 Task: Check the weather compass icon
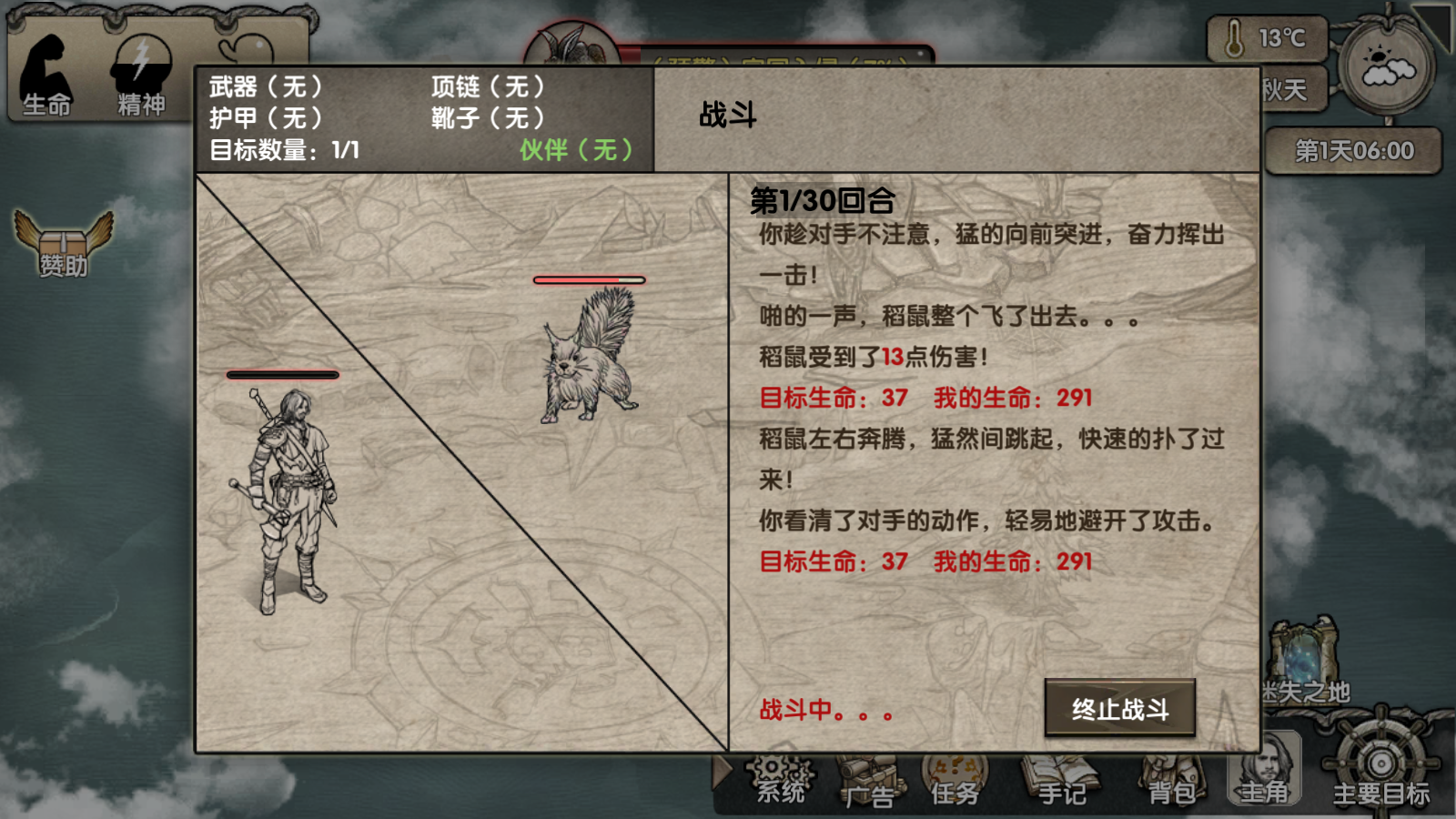[x=1387, y=66]
